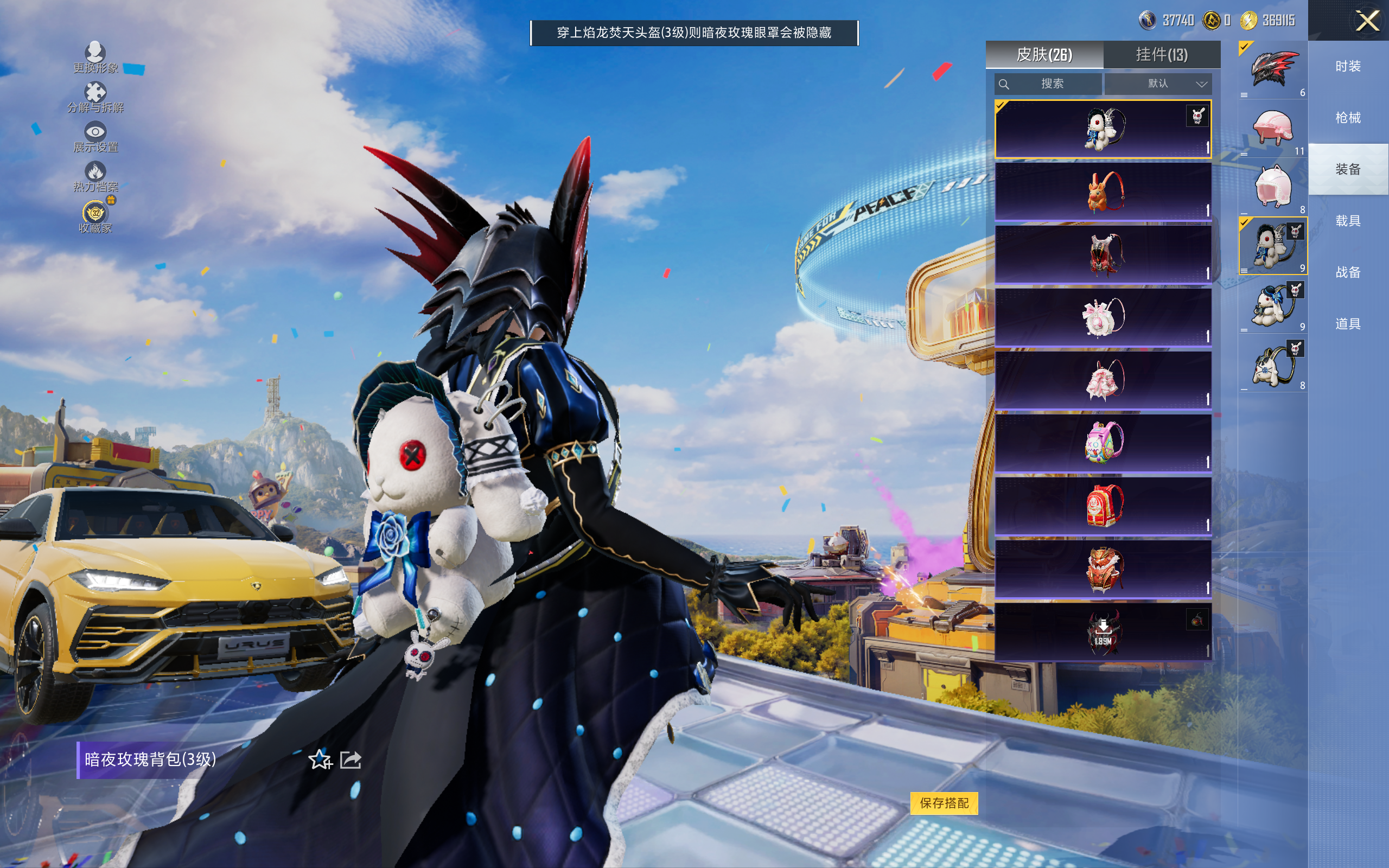Select the orange fox backpack skin
Viewport: 1389px width, 868px height.
pos(1103,192)
